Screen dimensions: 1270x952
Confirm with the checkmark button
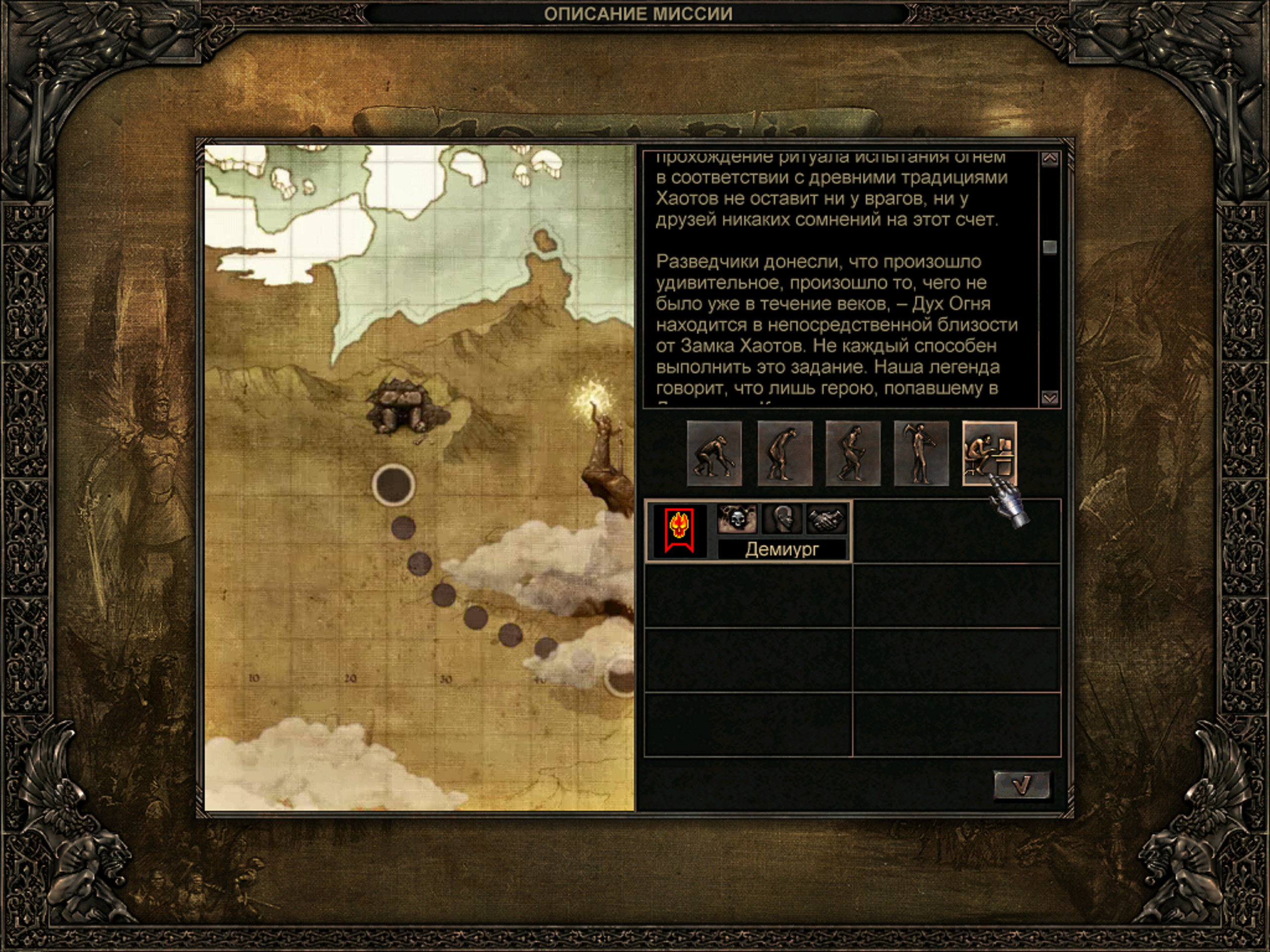1022,785
